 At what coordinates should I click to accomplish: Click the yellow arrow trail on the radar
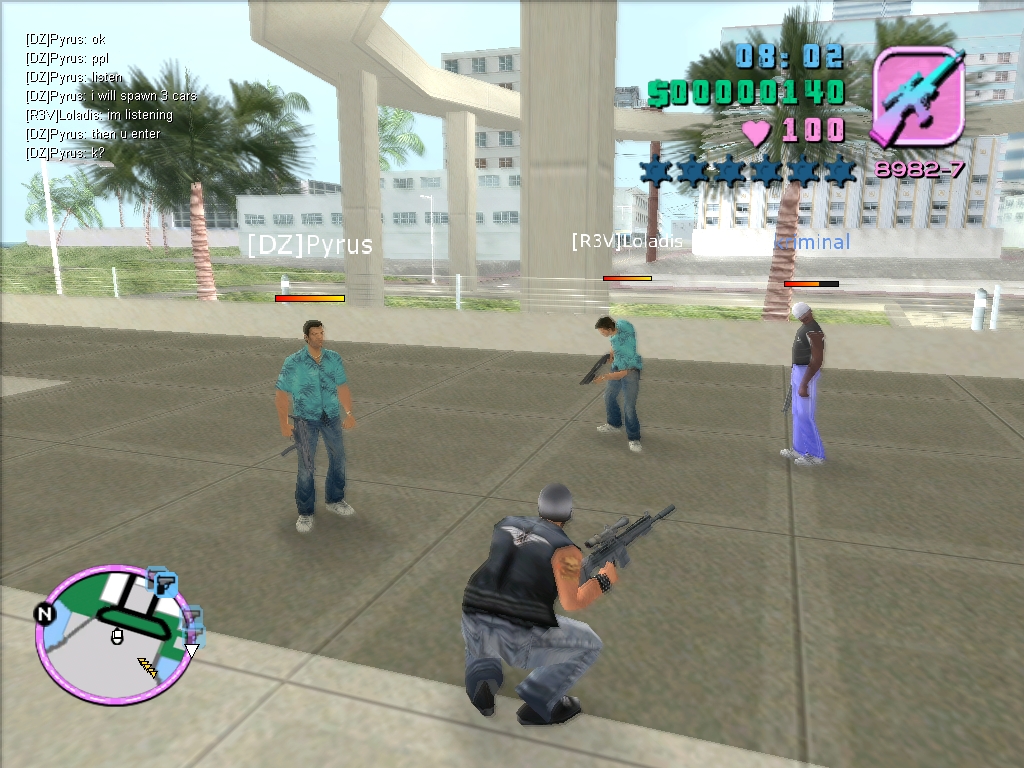point(147,668)
